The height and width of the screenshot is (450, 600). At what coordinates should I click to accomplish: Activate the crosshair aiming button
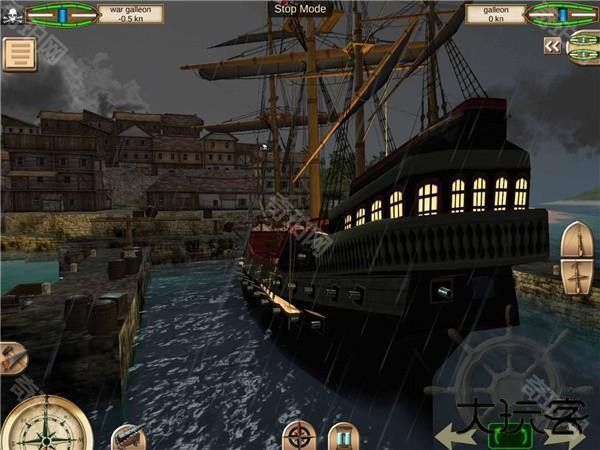[298, 436]
